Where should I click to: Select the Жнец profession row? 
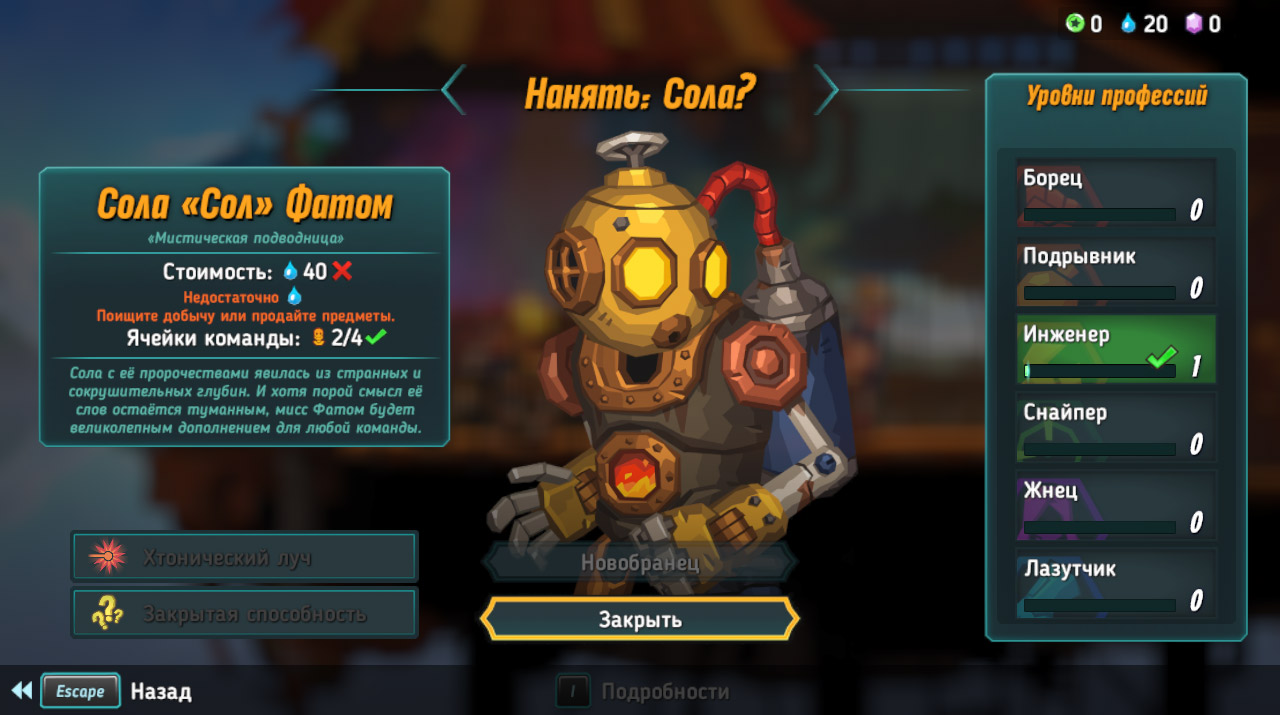tap(1116, 505)
